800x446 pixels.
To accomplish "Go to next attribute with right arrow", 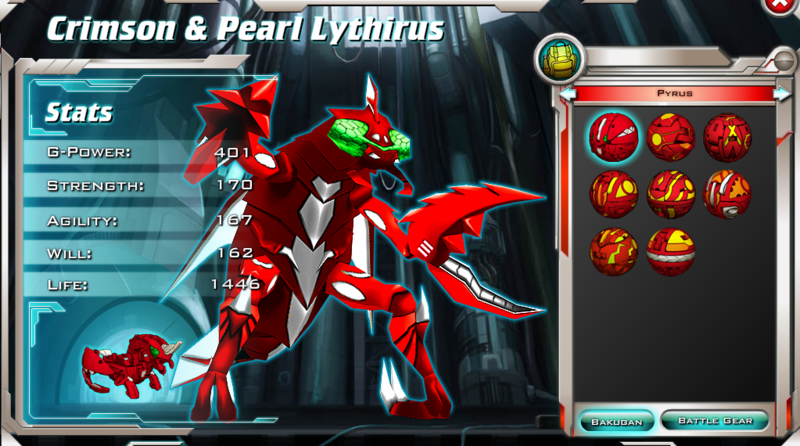I will [782, 94].
